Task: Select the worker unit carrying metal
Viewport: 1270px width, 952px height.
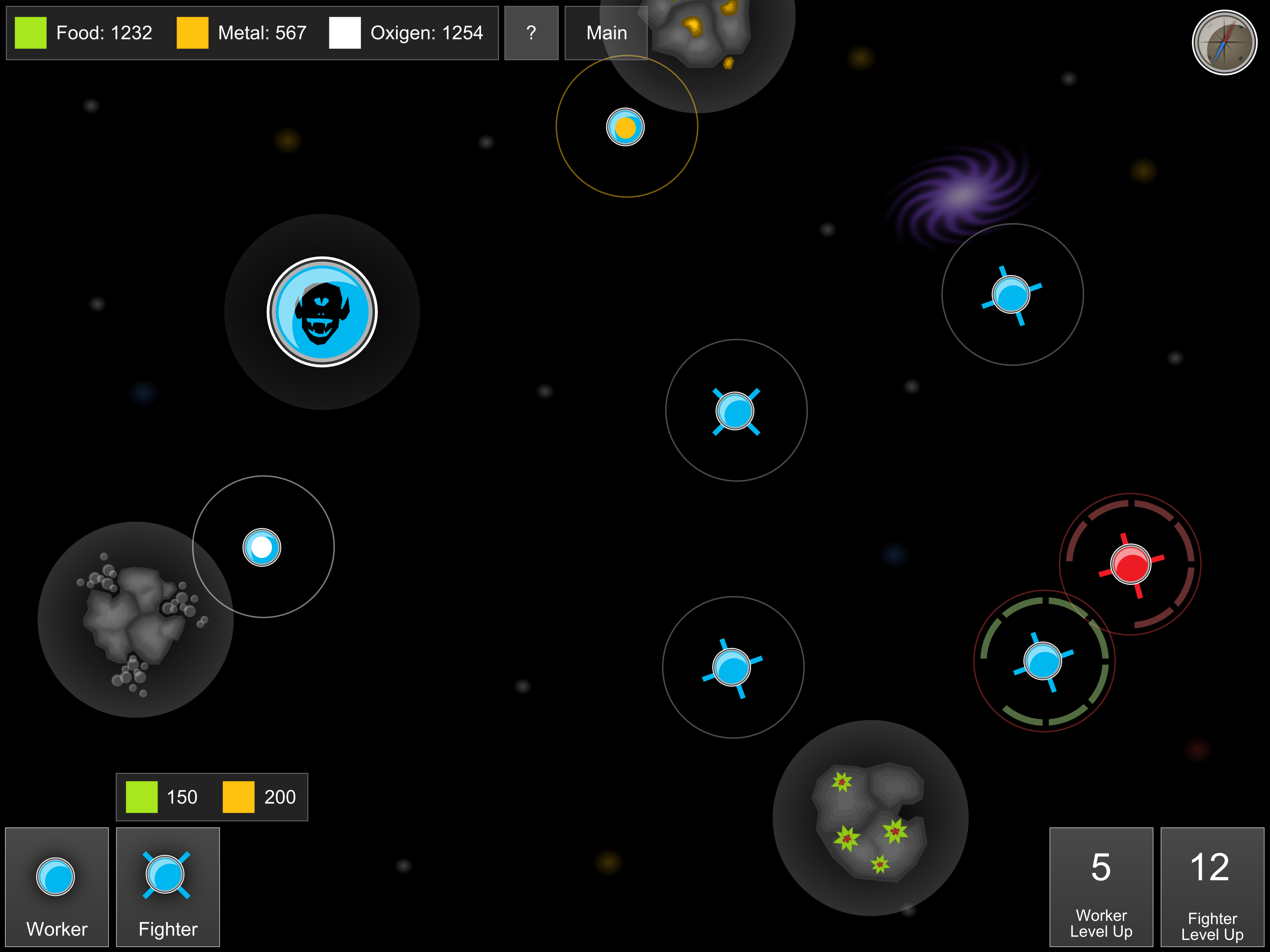Action: coord(625,127)
